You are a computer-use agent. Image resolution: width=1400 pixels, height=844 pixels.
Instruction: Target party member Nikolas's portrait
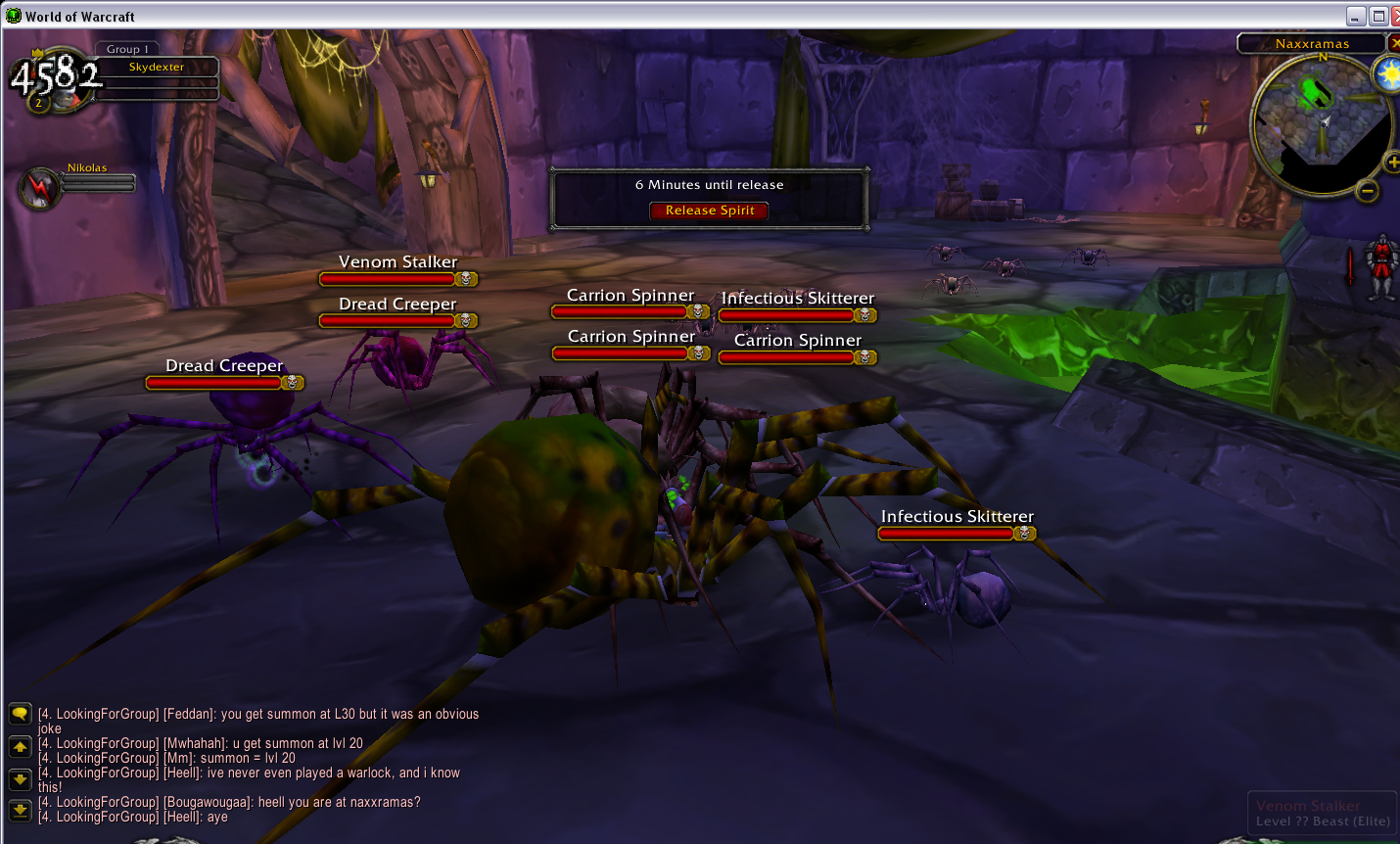pyautogui.click(x=40, y=188)
